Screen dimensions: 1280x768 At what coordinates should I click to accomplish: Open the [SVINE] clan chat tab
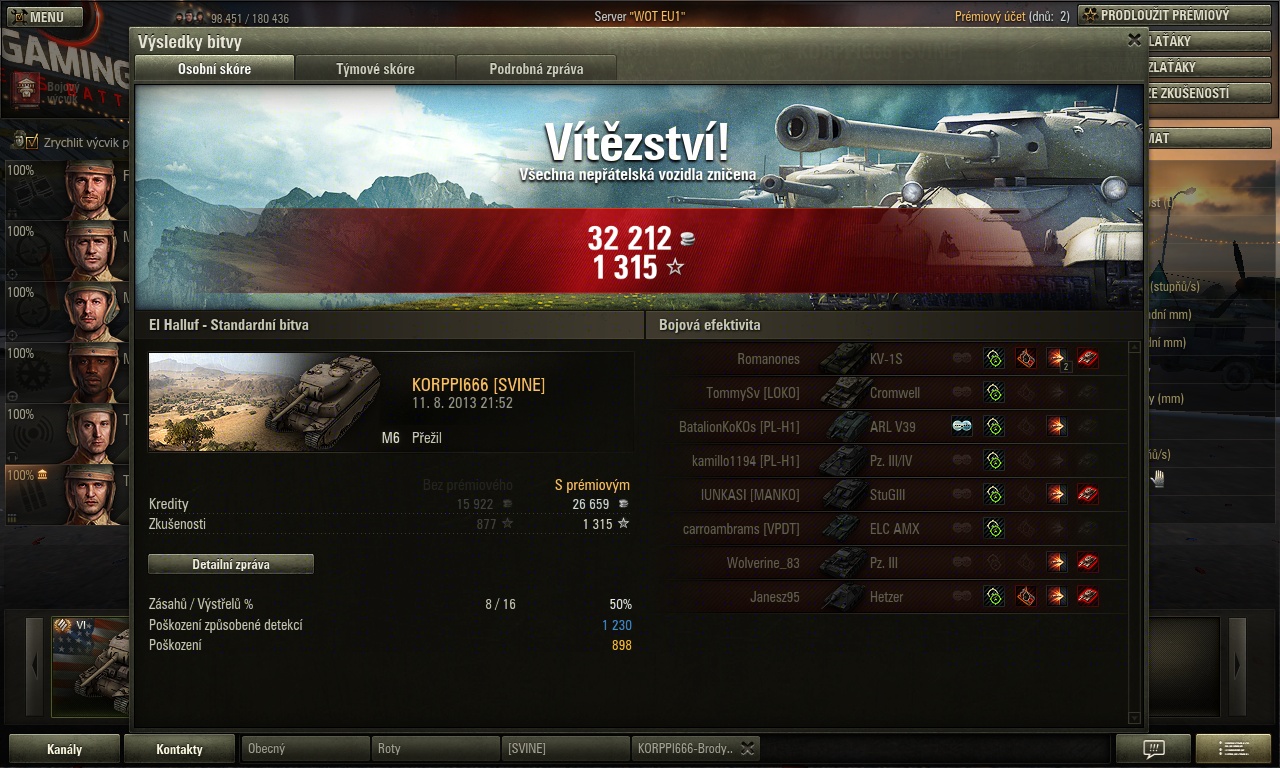click(565, 748)
